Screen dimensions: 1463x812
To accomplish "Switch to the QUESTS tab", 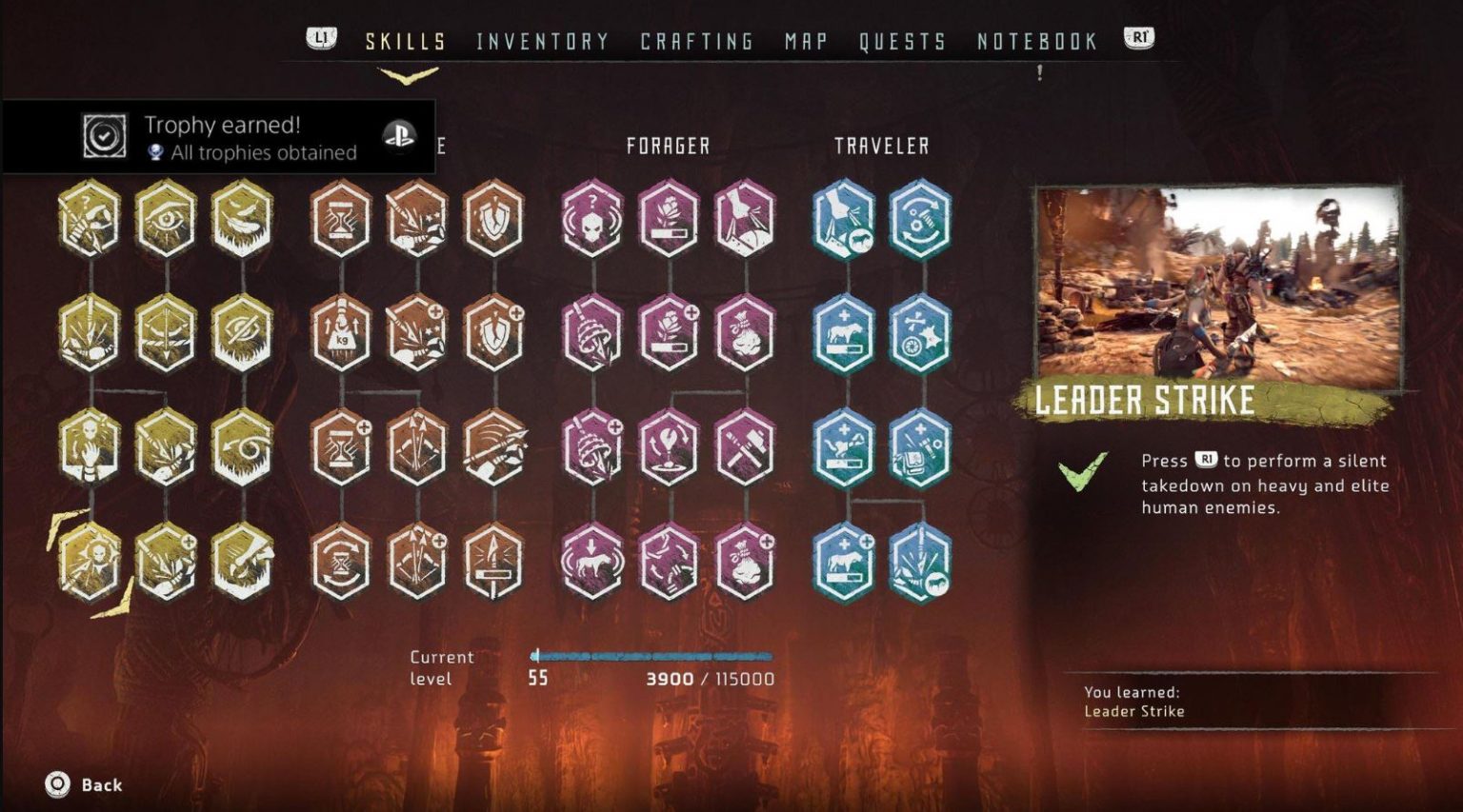I will click(x=900, y=41).
